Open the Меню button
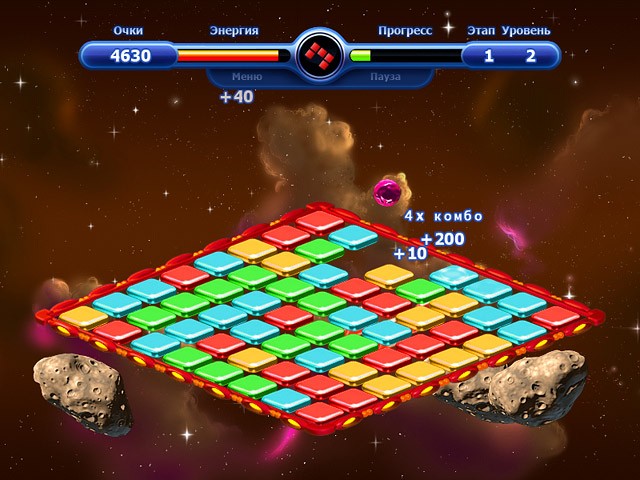 pos(247,76)
